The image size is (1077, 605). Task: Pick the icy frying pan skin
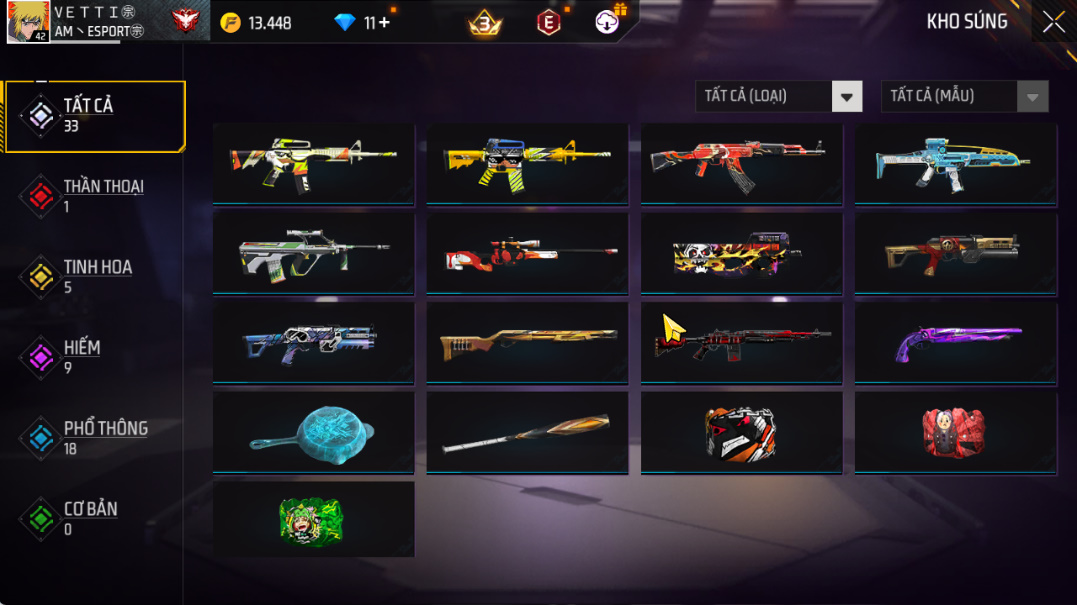(313, 432)
